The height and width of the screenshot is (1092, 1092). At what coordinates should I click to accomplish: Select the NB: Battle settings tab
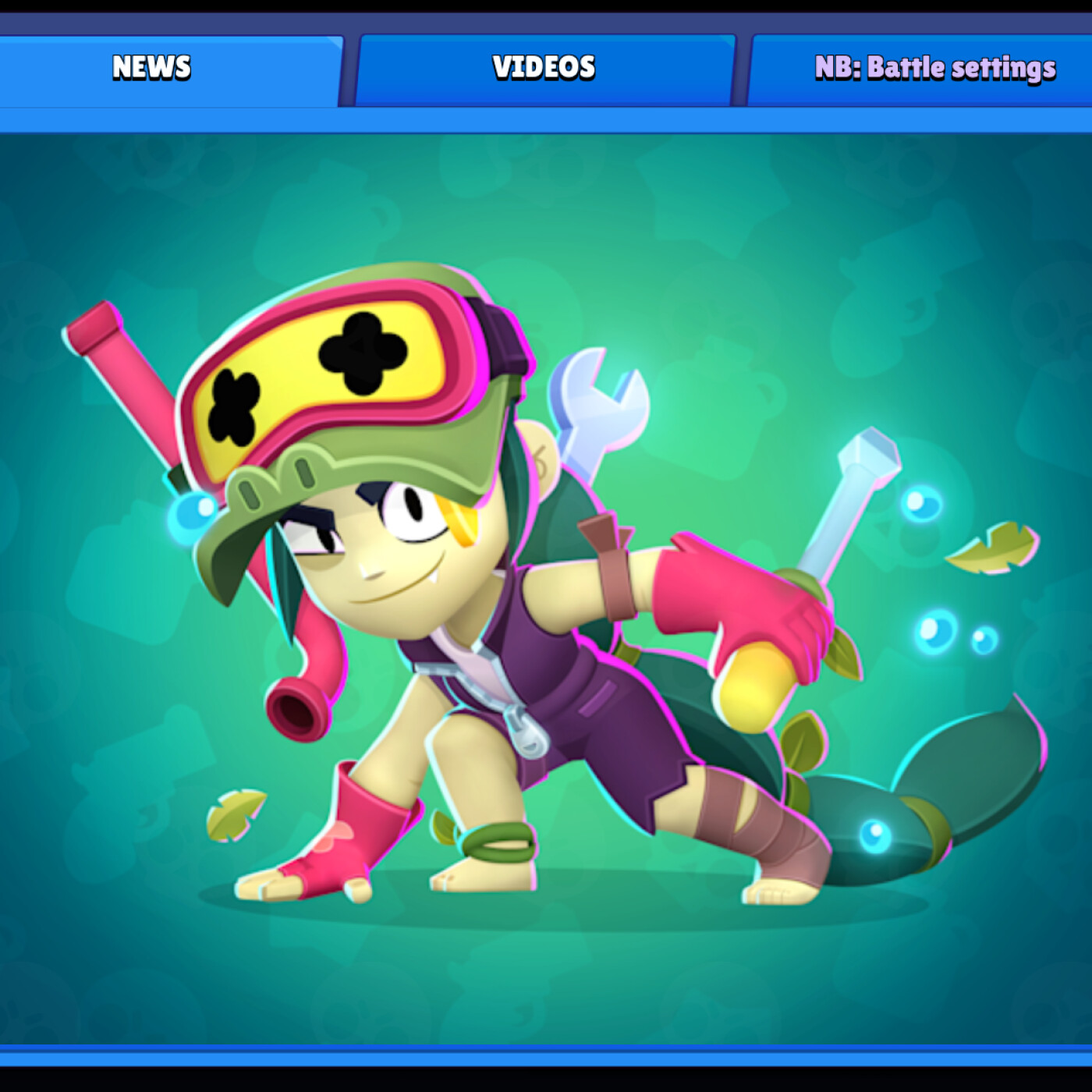[935, 67]
